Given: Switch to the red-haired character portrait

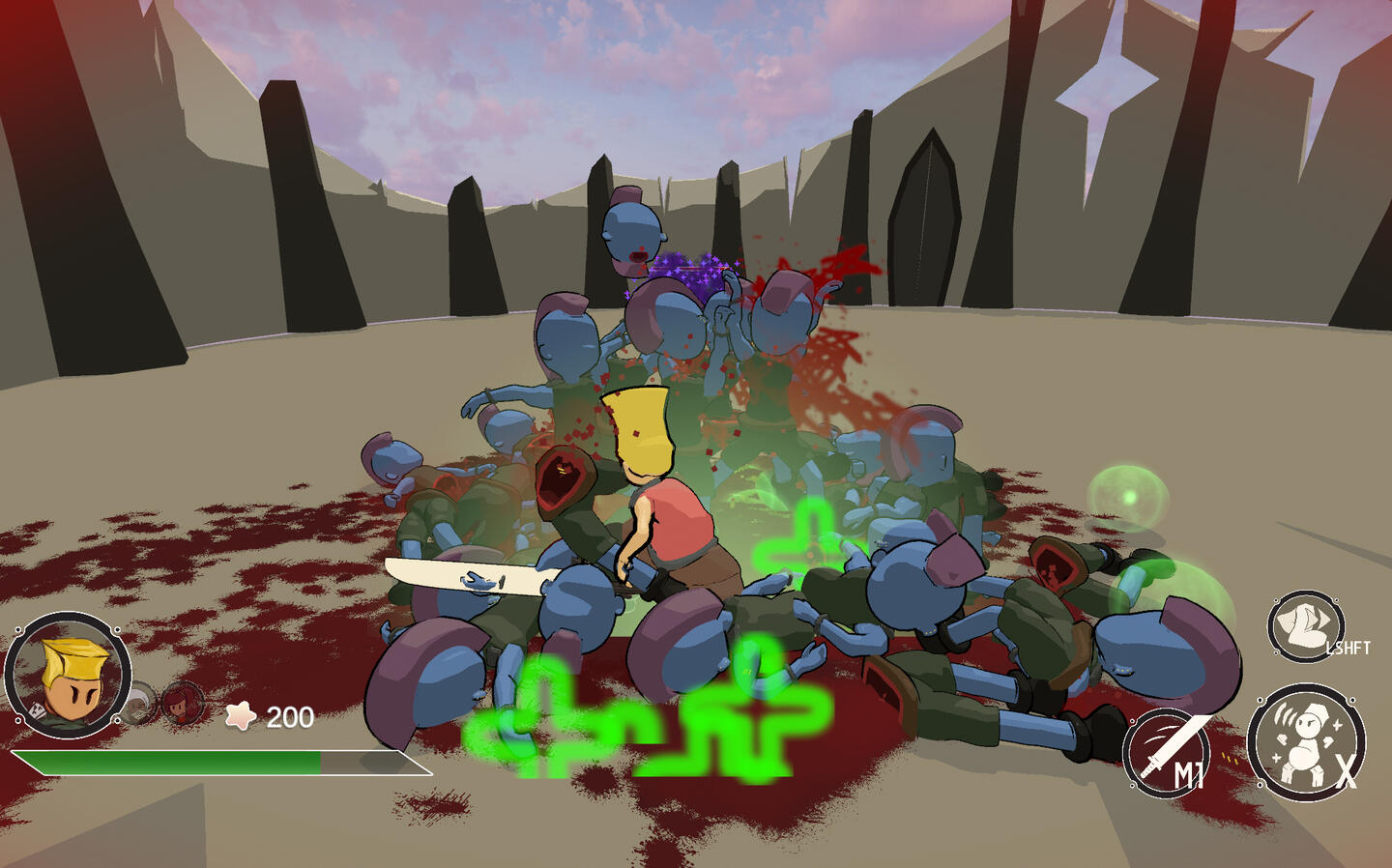Looking at the screenshot, I should pyautogui.click(x=181, y=703).
